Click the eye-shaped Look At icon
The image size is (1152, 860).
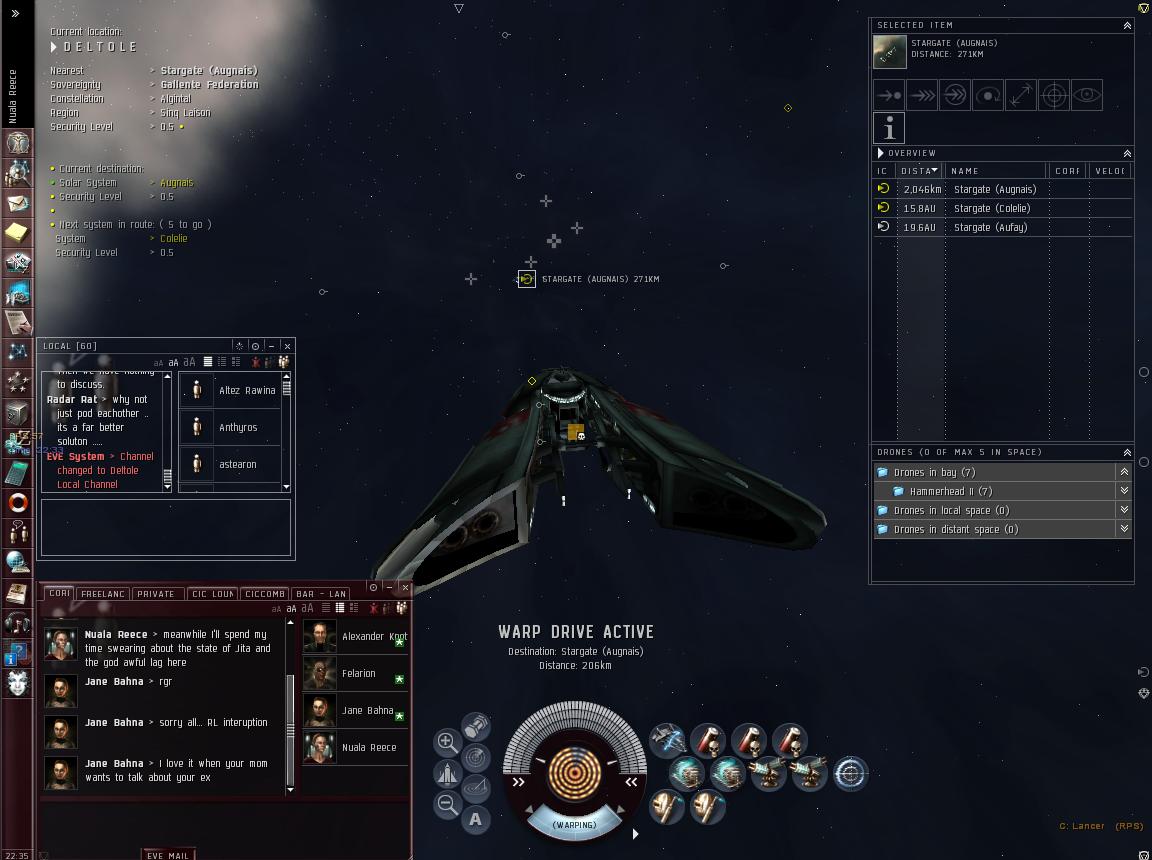1087,95
